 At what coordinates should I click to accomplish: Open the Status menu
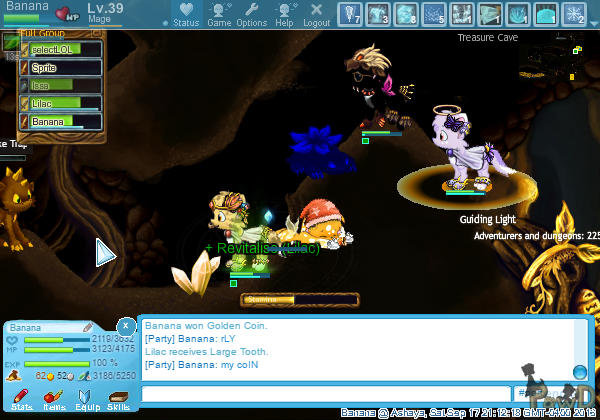tap(185, 14)
